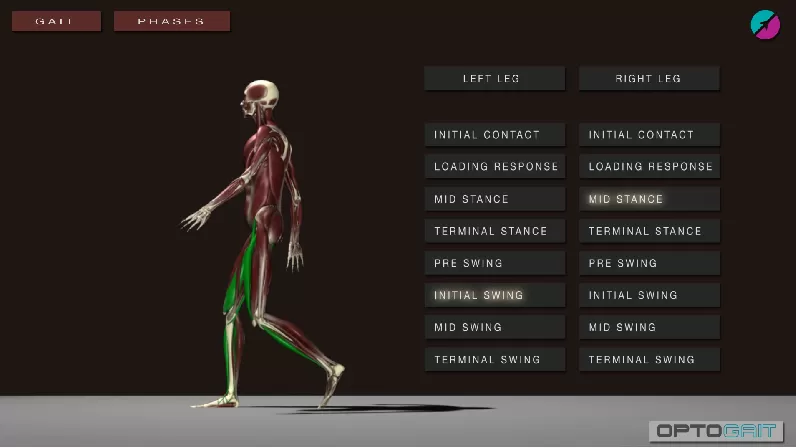Select Loading Response for the right leg

click(x=649, y=167)
